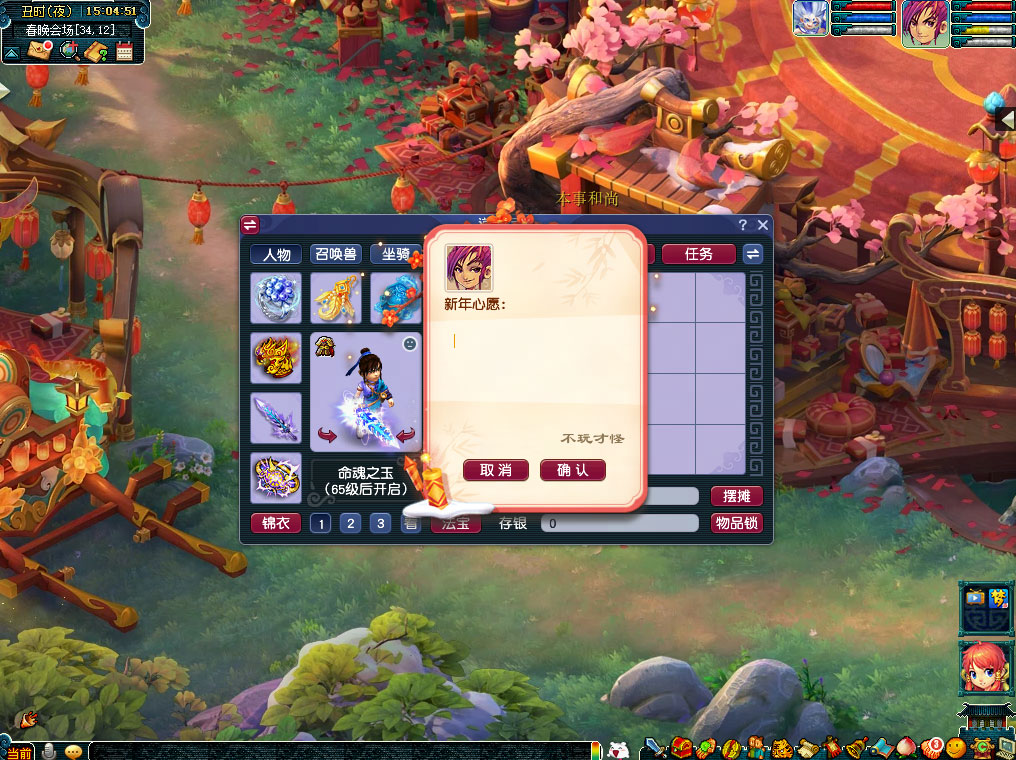Close the inventory window with X
Viewport: 1016px width, 760px height.
[763, 225]
